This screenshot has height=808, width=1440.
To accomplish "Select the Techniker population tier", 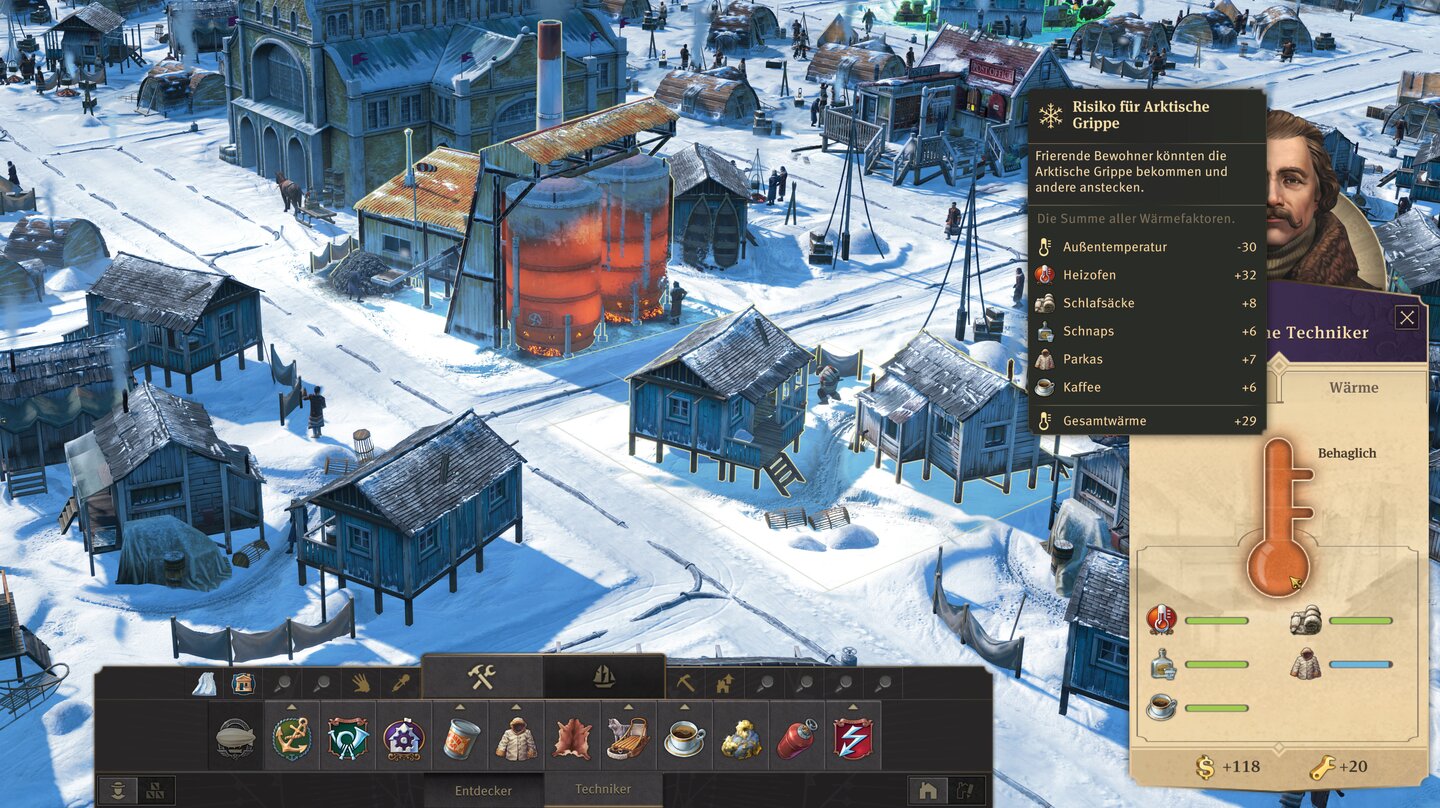I will (603, 789).
